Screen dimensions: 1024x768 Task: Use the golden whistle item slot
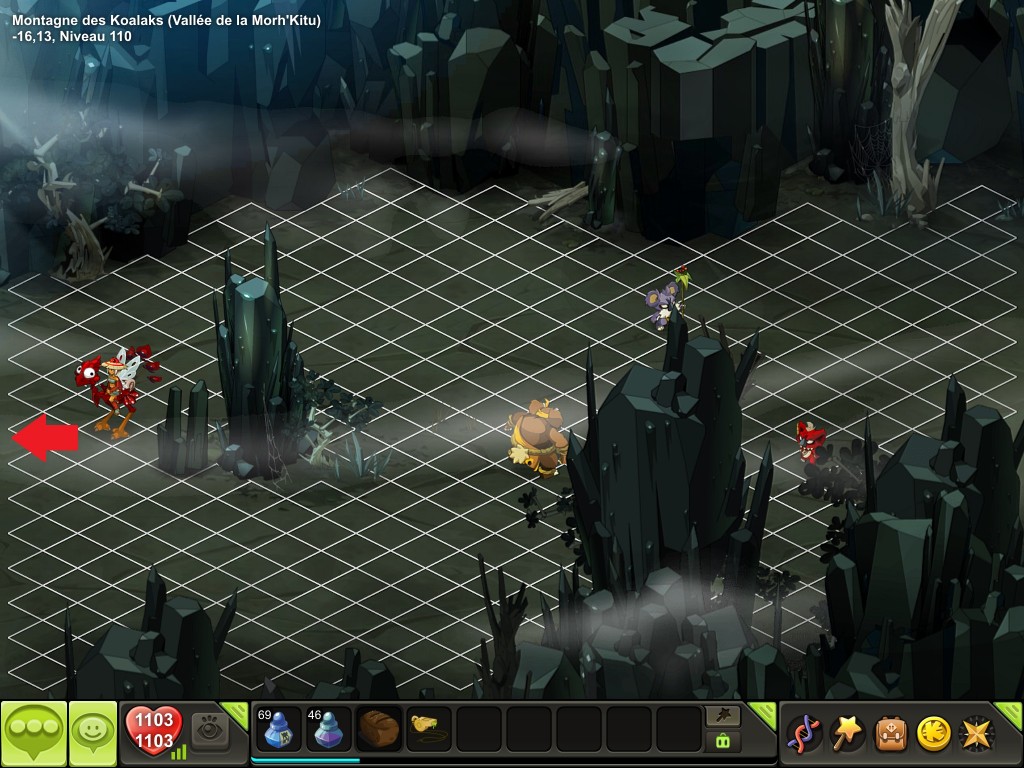pyautogui.click(x=428, y=729)
